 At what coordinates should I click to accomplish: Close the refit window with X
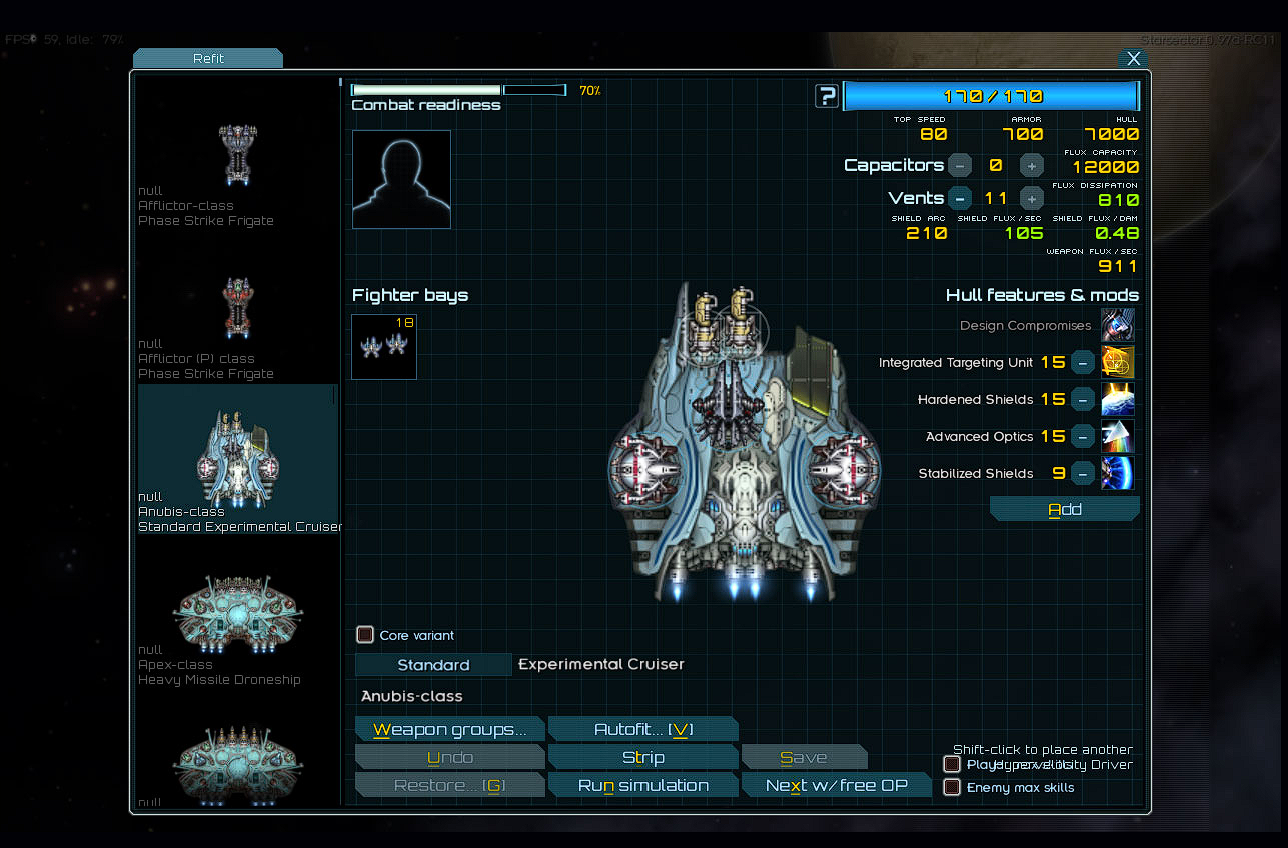[x=1133, y=58]
